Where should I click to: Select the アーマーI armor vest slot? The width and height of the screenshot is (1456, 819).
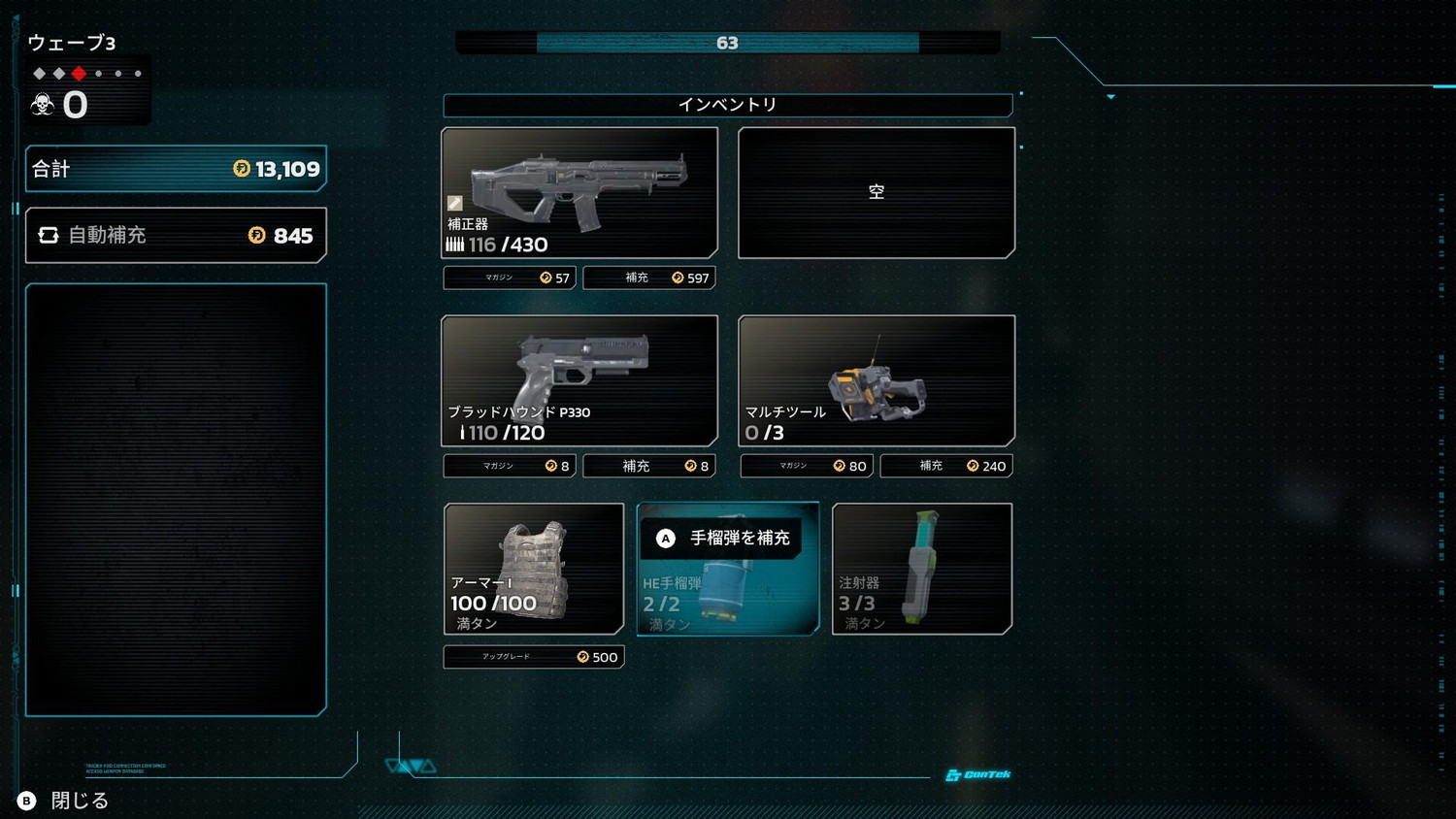pos(534,569)
